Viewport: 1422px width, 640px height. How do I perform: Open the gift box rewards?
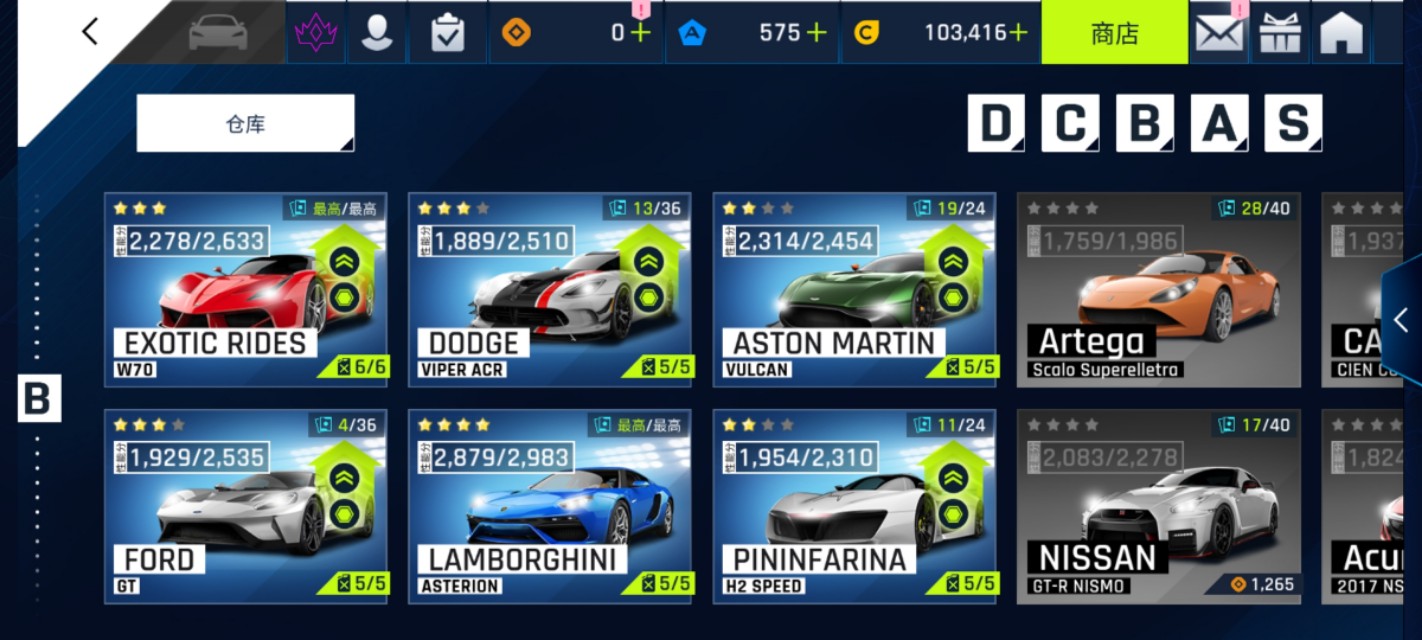[1280, 33]
